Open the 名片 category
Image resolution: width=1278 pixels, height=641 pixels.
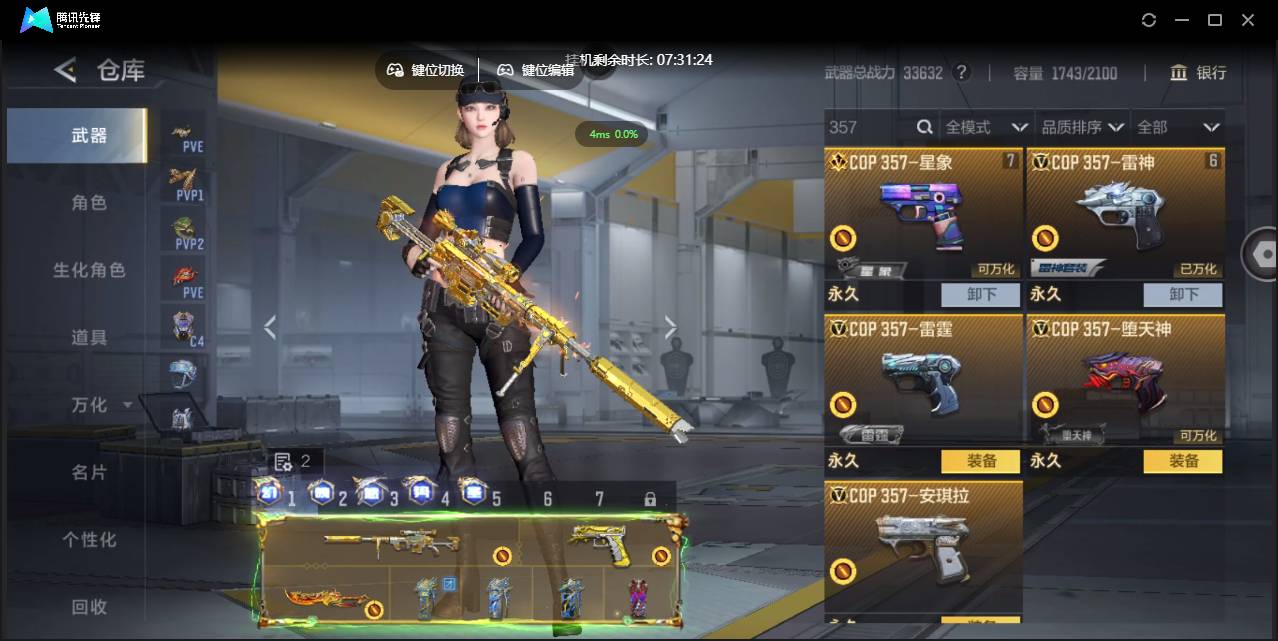click(89, 472)
